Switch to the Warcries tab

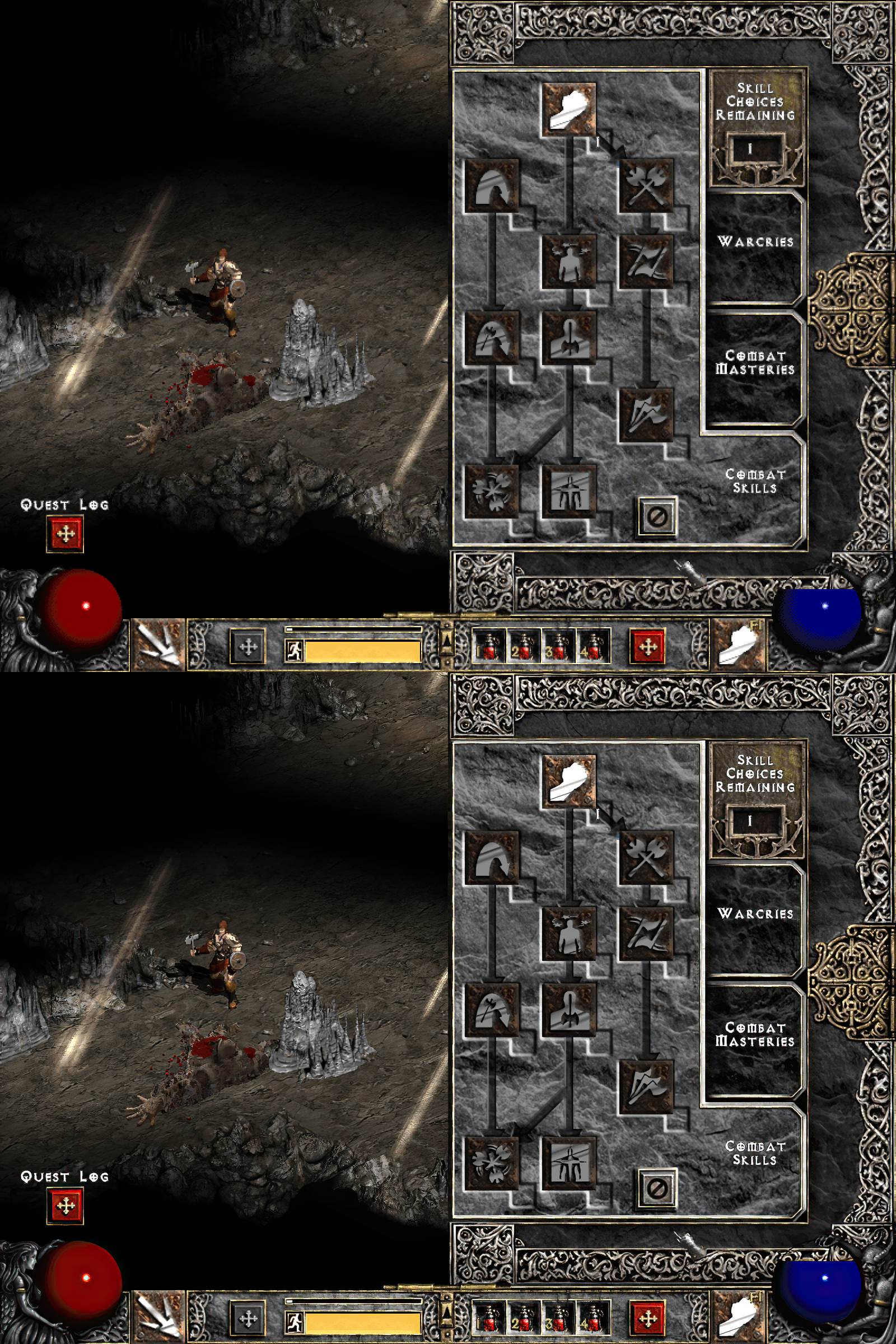click(754, 243)
